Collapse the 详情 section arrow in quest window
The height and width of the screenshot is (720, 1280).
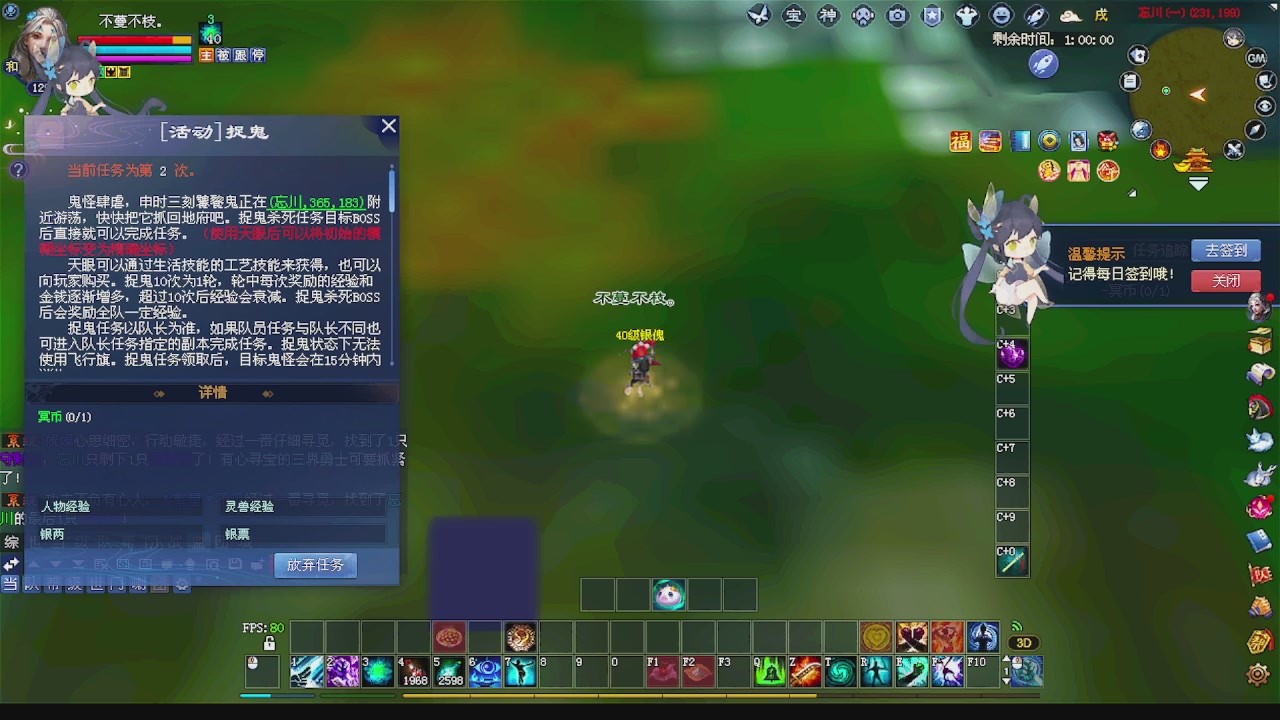pyautogui.click(x=160, y=393)
